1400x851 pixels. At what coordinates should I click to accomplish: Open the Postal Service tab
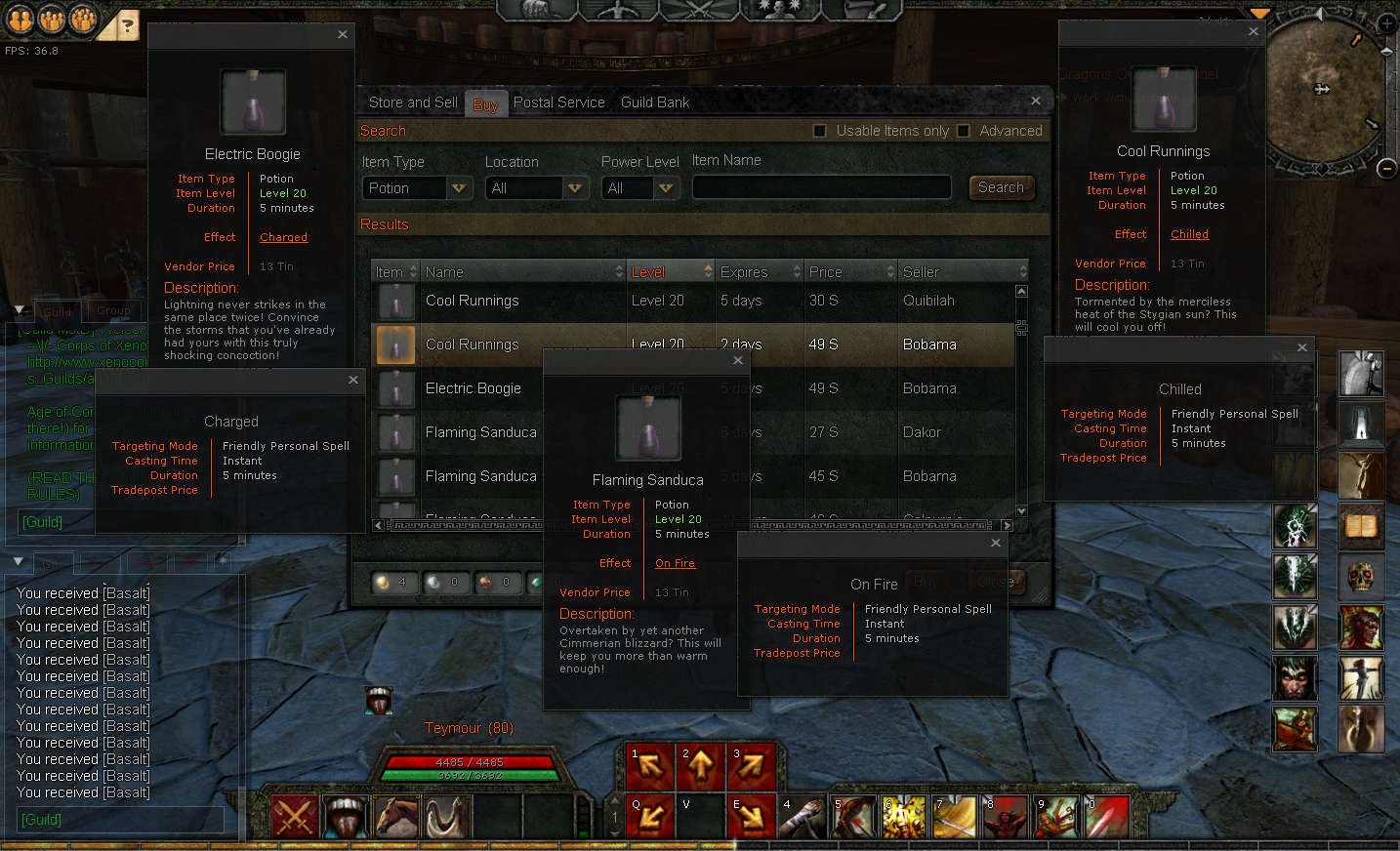pyautogui.click(x=558, y=101)
